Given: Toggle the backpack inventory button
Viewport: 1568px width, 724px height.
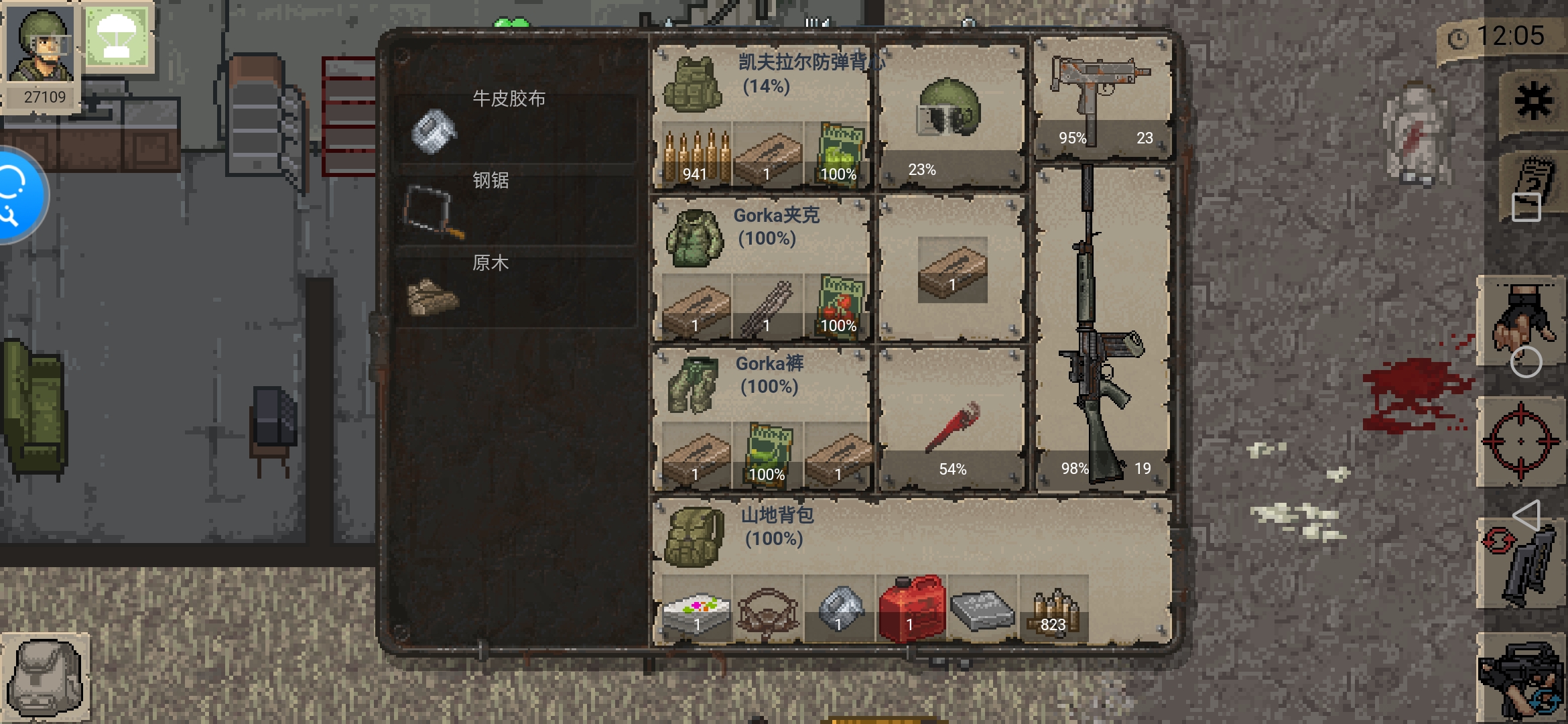Looking at the screenshot, I should pyautogui.click(x=46, y=677).
